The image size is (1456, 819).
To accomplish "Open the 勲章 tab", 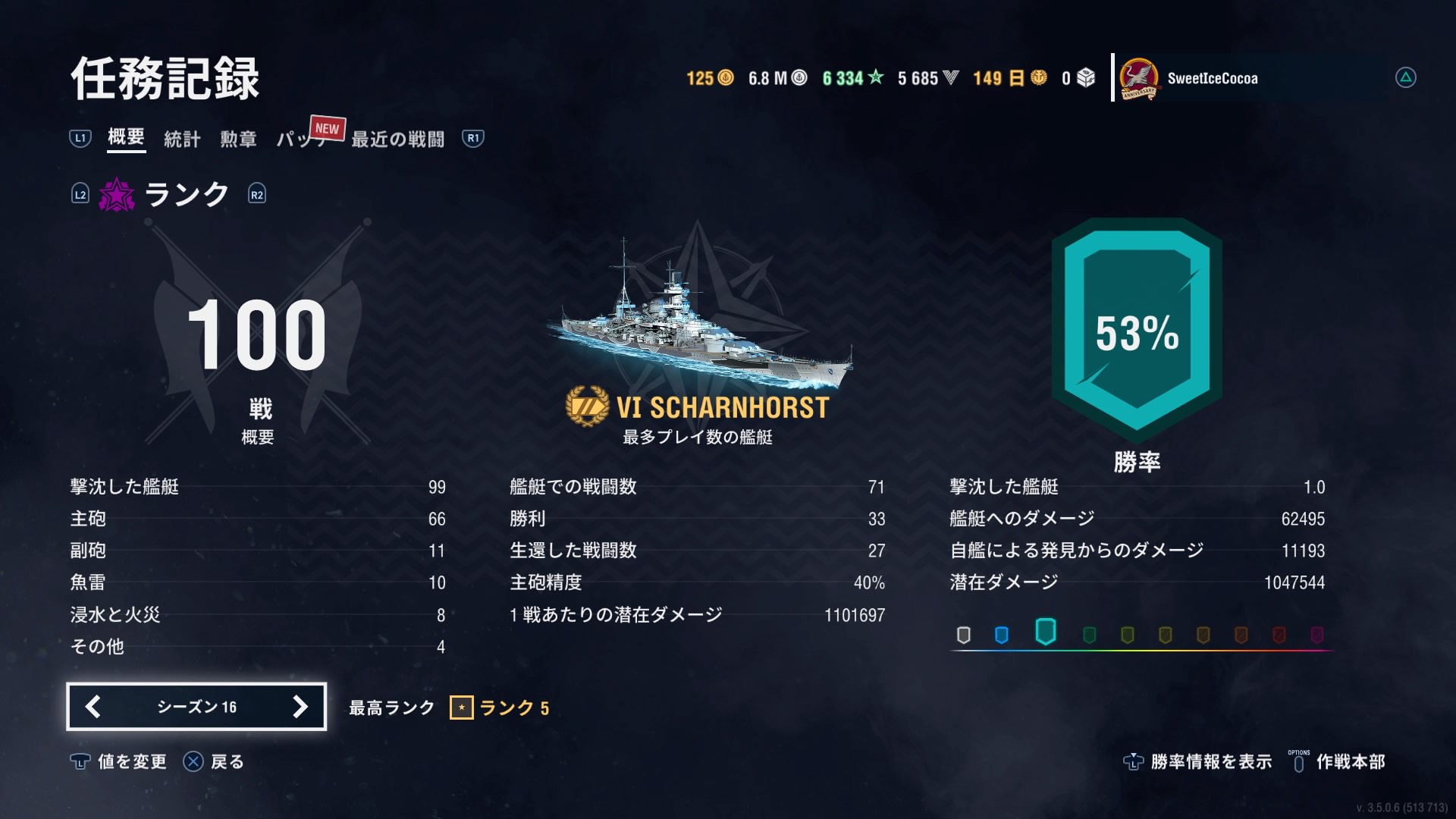I will pos(238,139).
